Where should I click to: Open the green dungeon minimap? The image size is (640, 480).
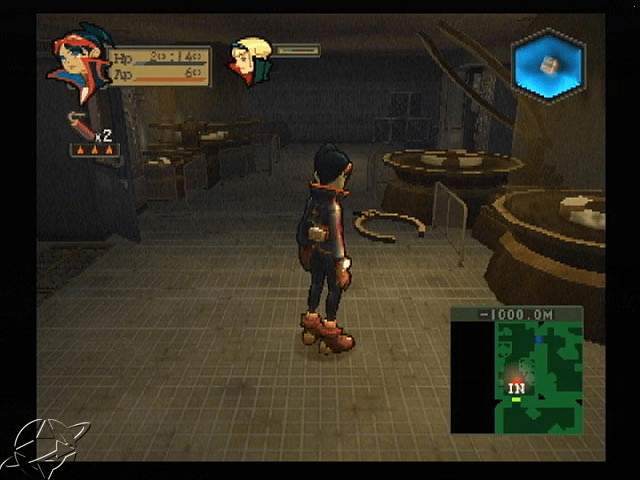(x=516, y=371)
